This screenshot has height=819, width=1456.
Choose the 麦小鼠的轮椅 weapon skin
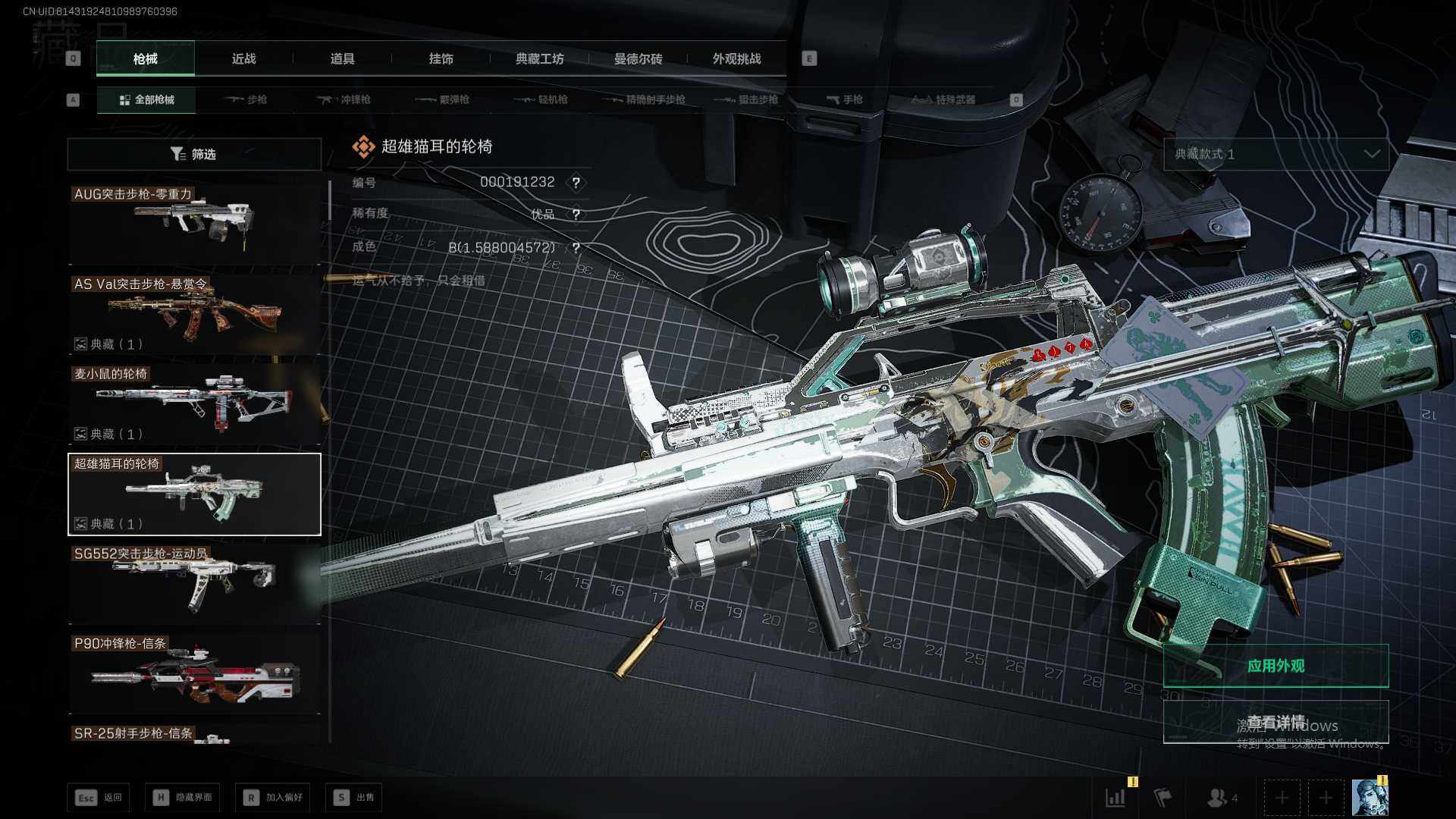click(x=194, y=403)
